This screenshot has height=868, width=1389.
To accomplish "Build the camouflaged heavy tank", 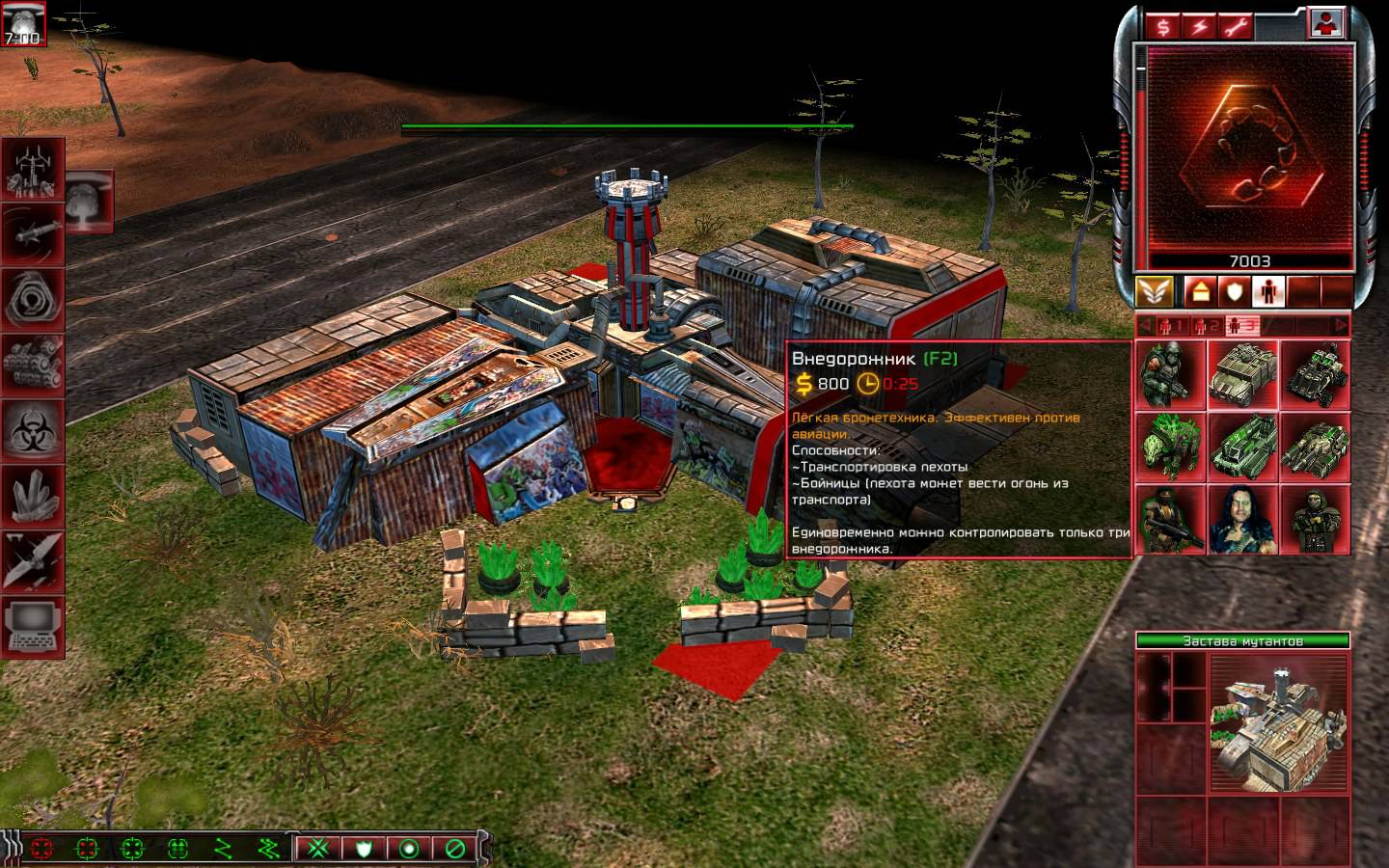I will pyautogui.click(x=1315, y=448).
